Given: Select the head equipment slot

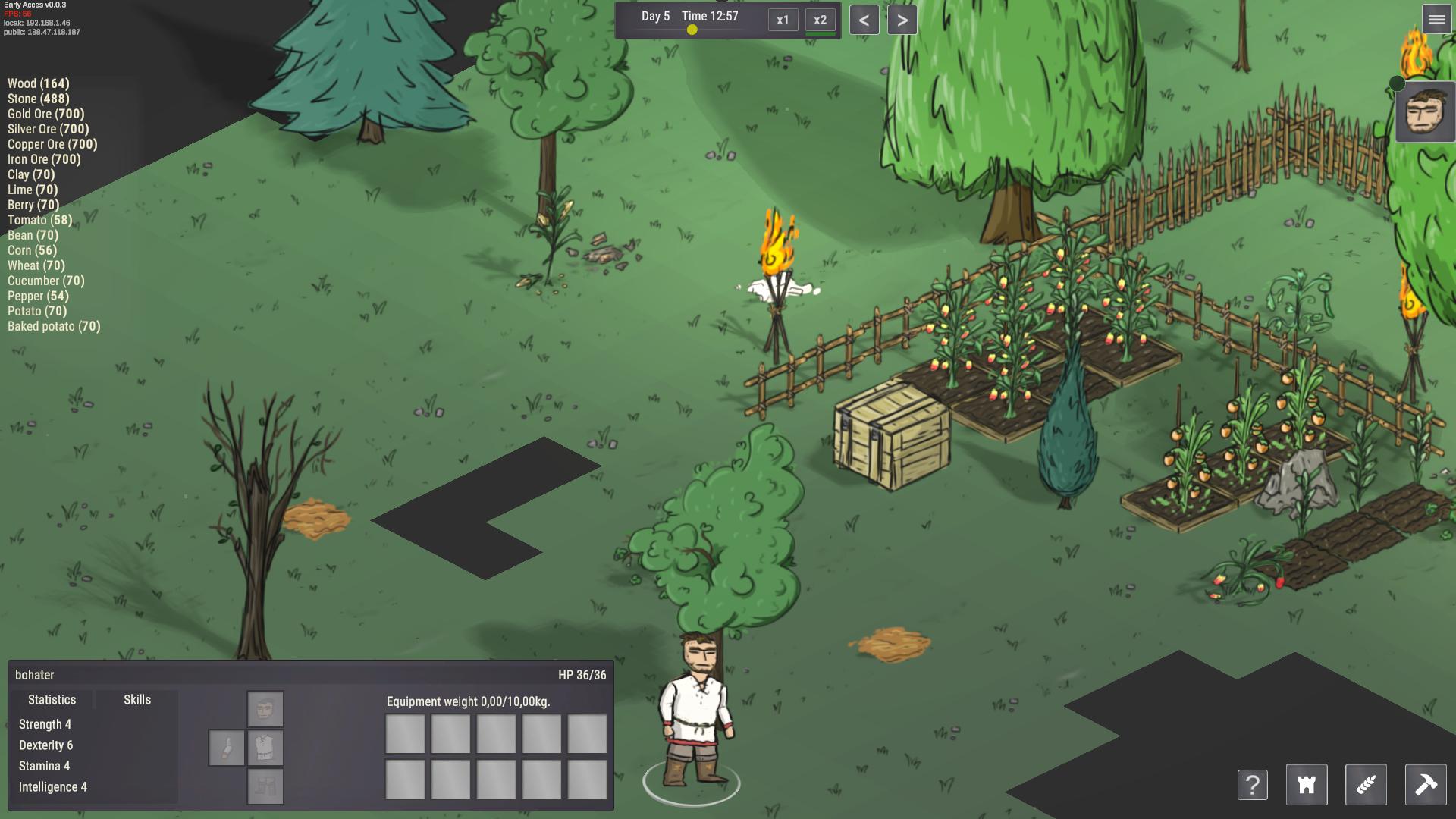Looking at the screenshot, I should (x=265, y=709).
